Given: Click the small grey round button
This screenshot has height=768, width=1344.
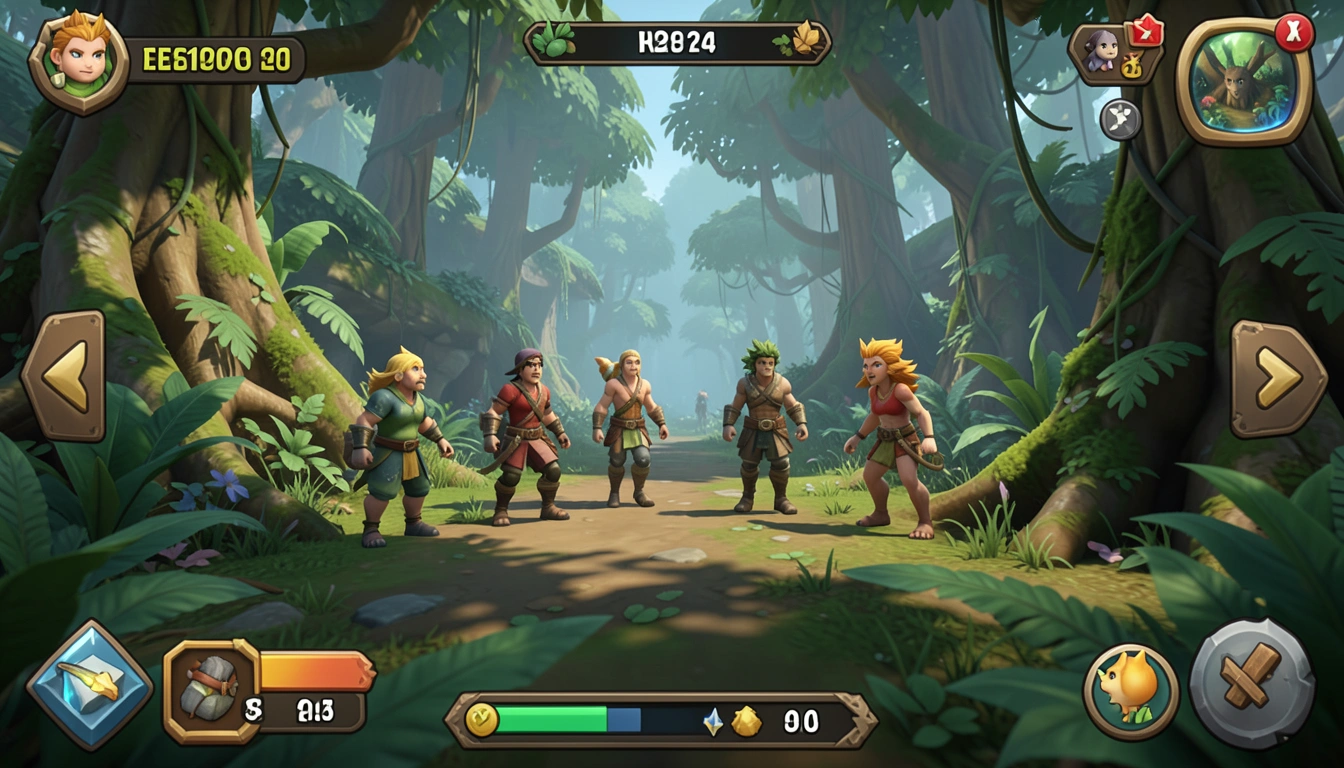Looking at the screenshot, I should click(x=1120, y=120).
